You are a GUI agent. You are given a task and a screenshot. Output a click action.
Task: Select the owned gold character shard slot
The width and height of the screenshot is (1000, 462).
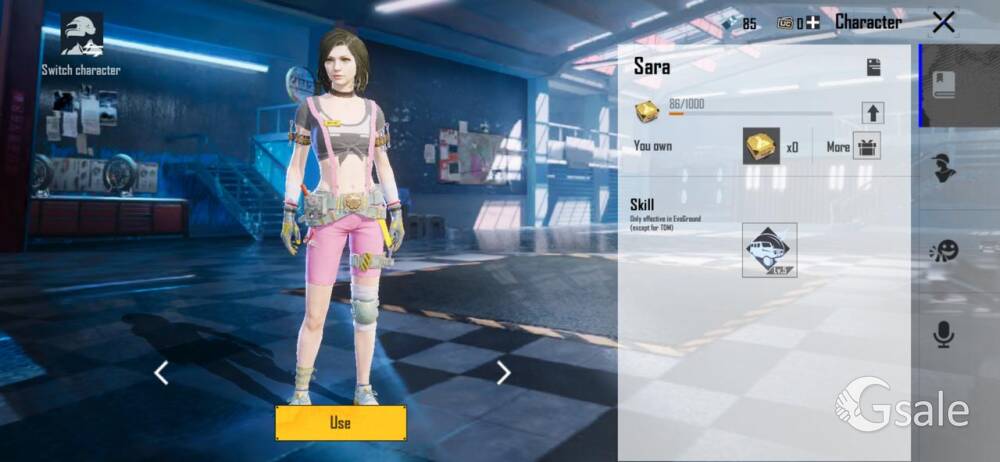tap(761, 146)
